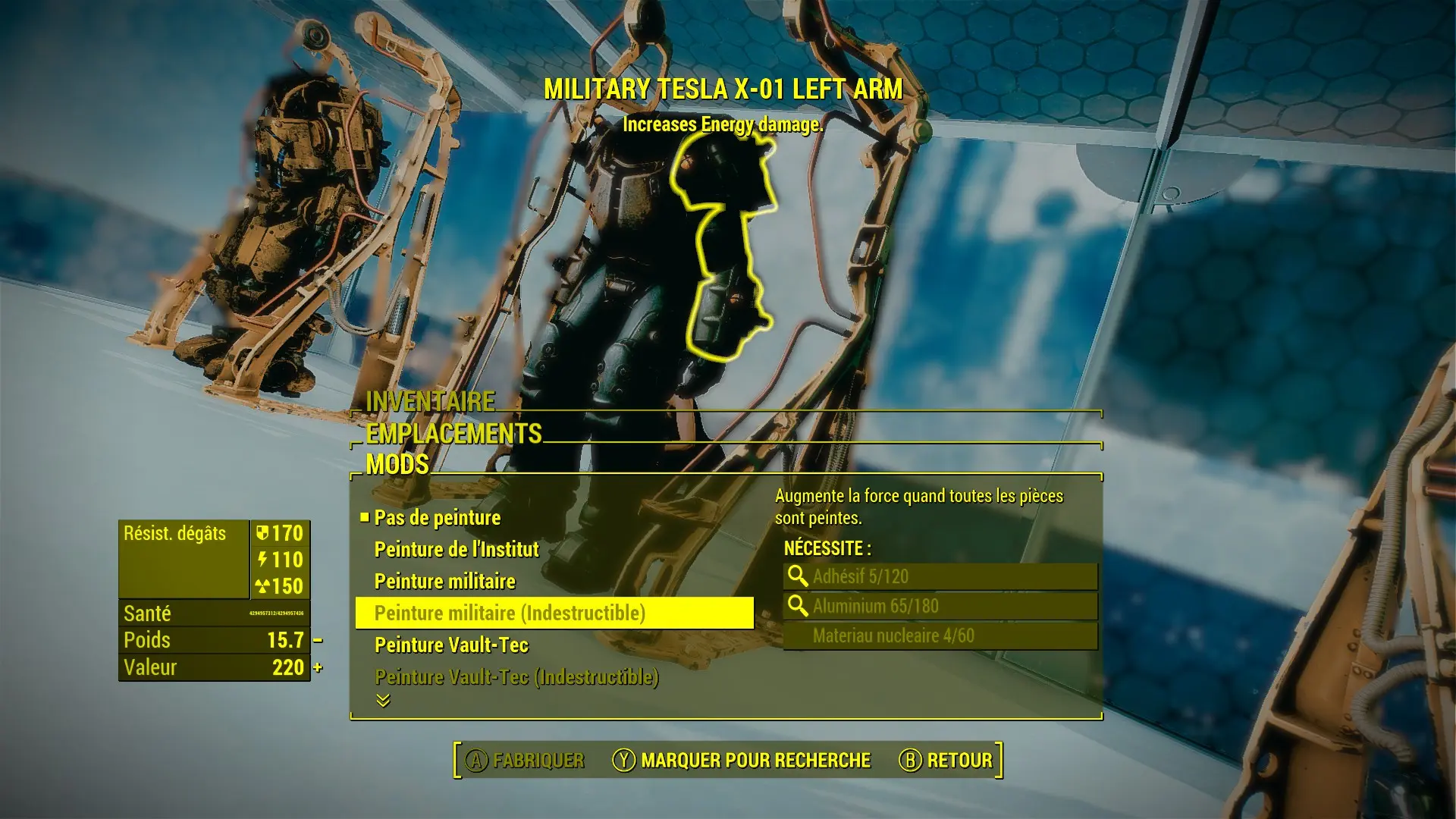This screenshot has height=819, width=1456.
Task: Select Peinture Vault-Tec (Indestructible)
Action: 516,677
